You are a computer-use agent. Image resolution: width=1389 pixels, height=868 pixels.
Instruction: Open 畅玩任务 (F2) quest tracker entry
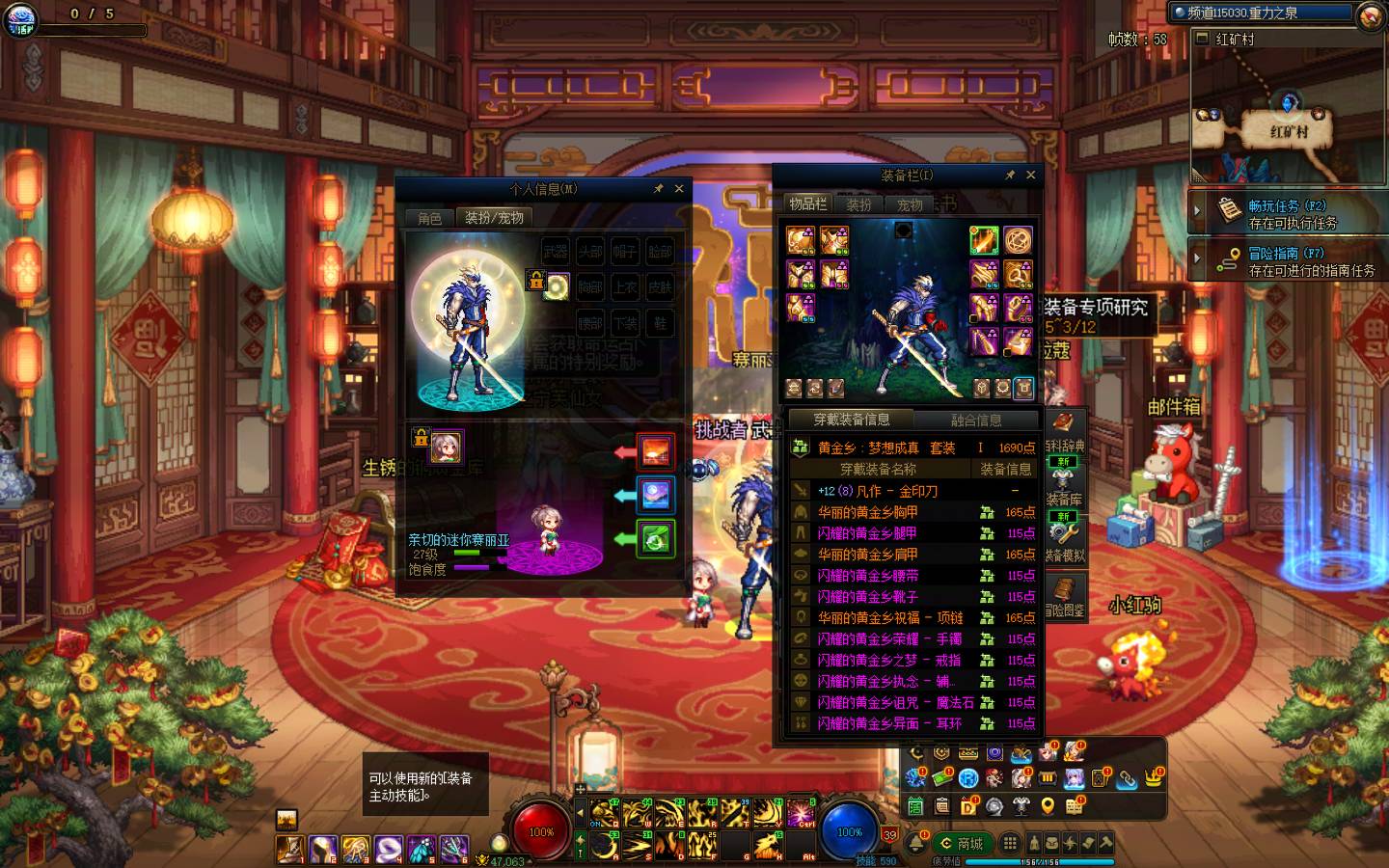[x=1288, y=213]
